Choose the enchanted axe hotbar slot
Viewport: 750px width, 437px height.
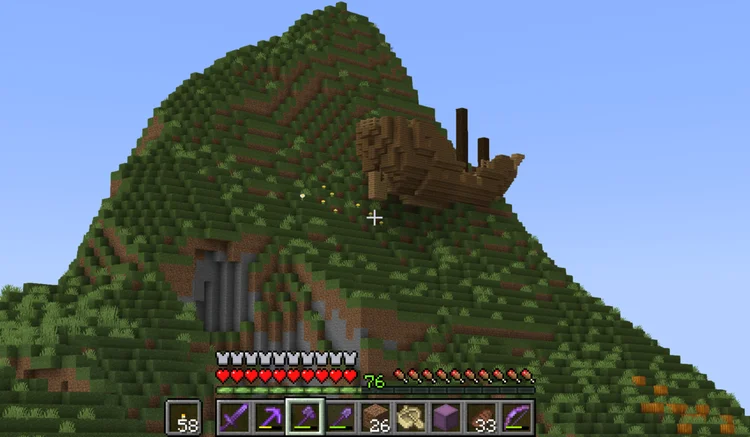tap(305, 417)
